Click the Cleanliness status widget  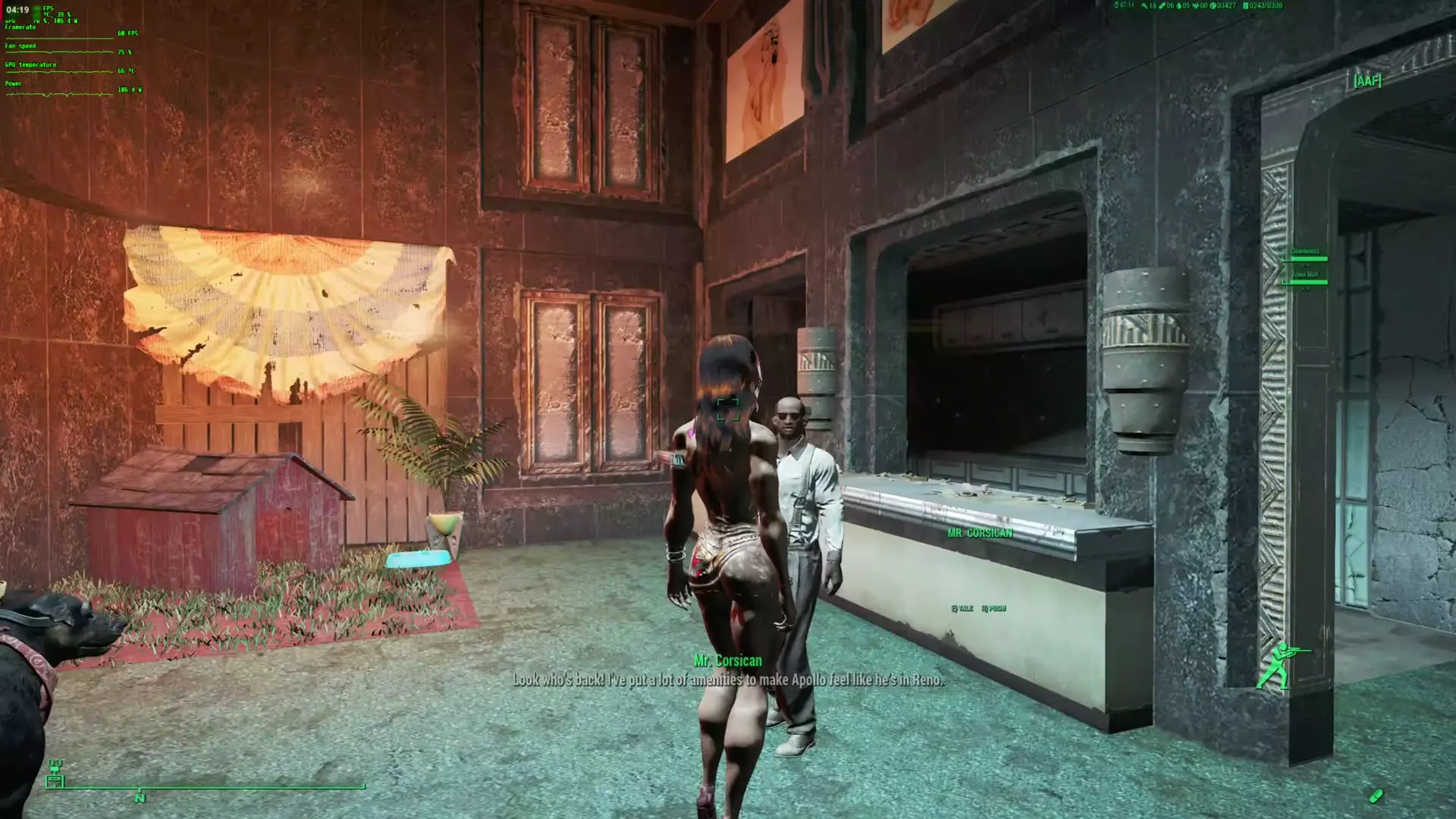click(1305, 254)
